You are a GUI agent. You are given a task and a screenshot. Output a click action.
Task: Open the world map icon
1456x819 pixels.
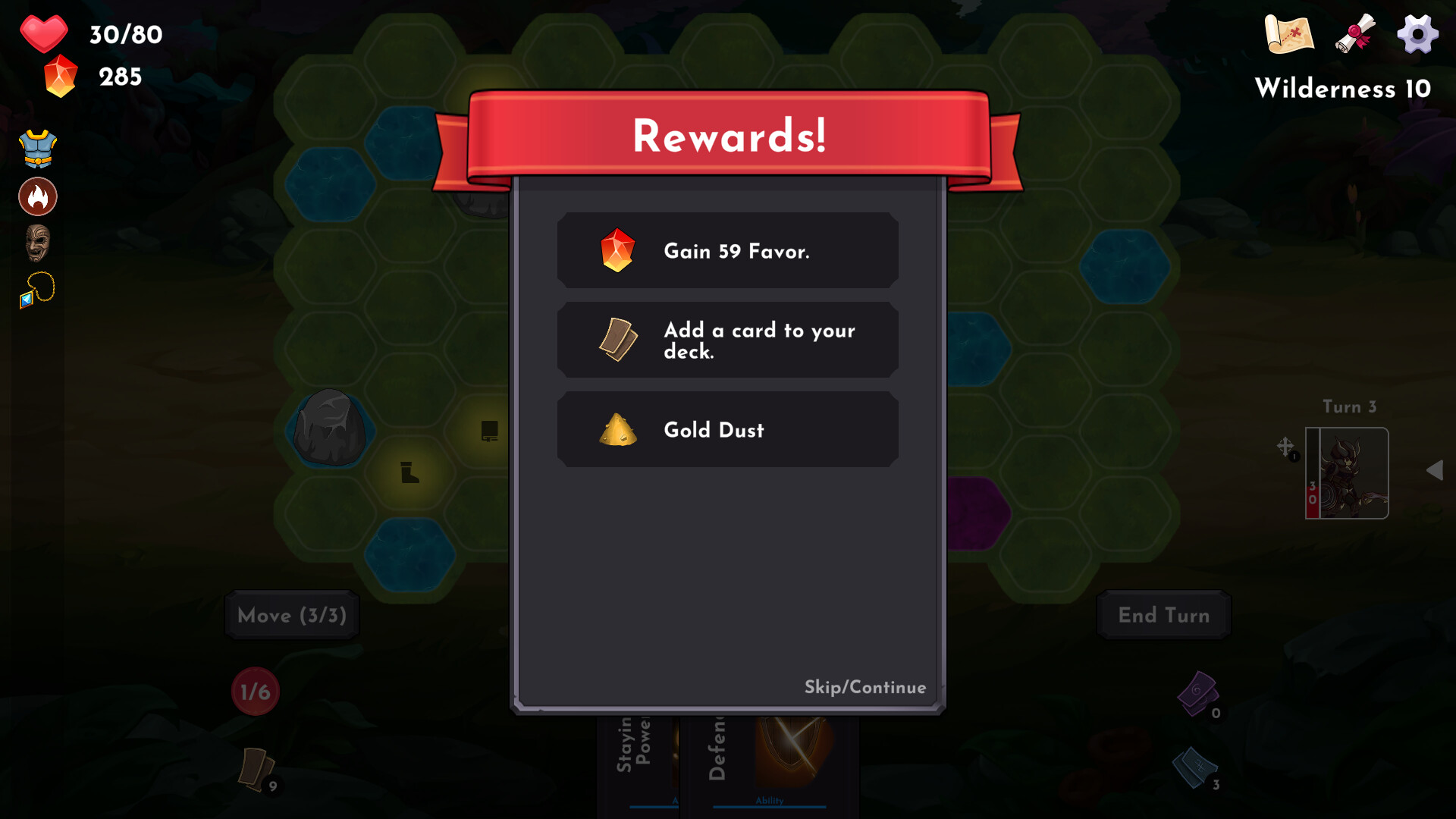click(1288, 33)
